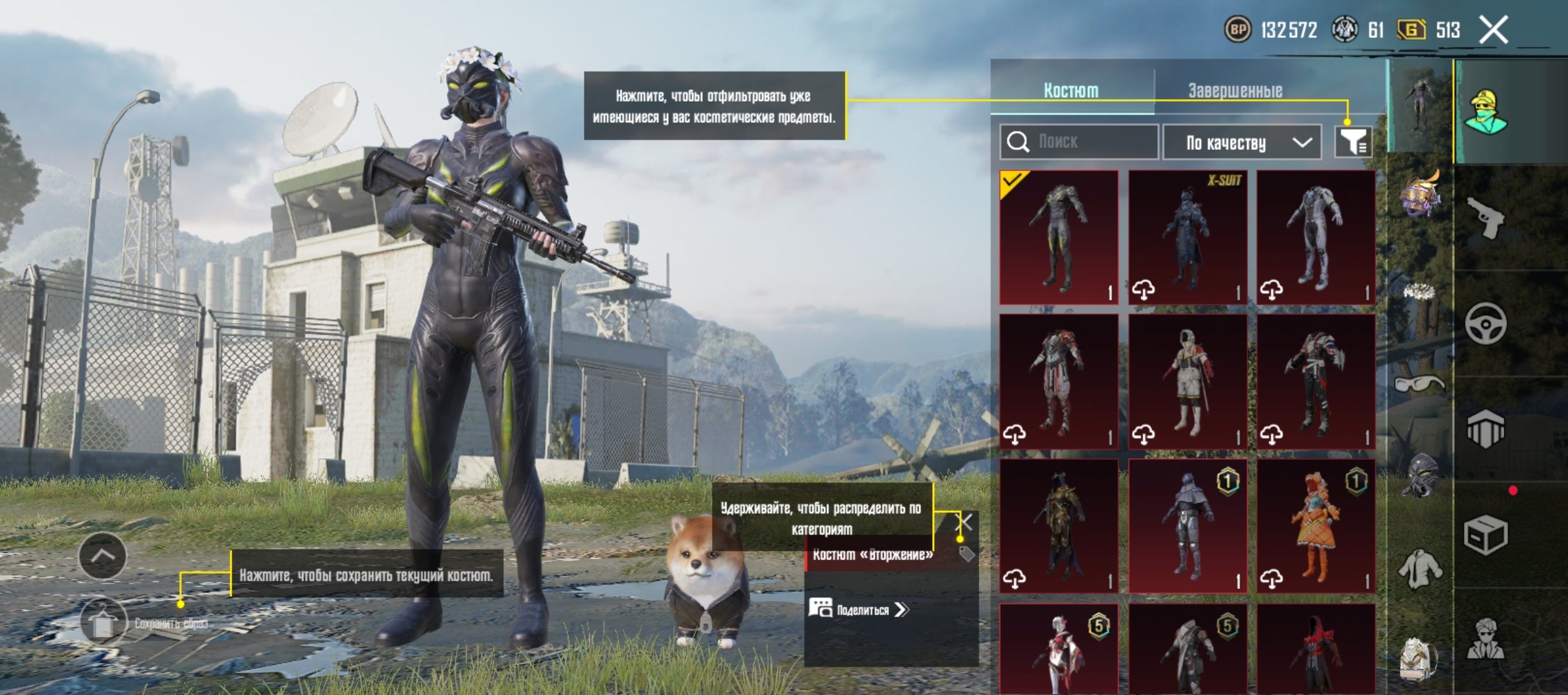The image size is (1568, 695).
Task: Choose the X-SUIT costume tile
Action: pyautogui.click(x=1188, y=237)
